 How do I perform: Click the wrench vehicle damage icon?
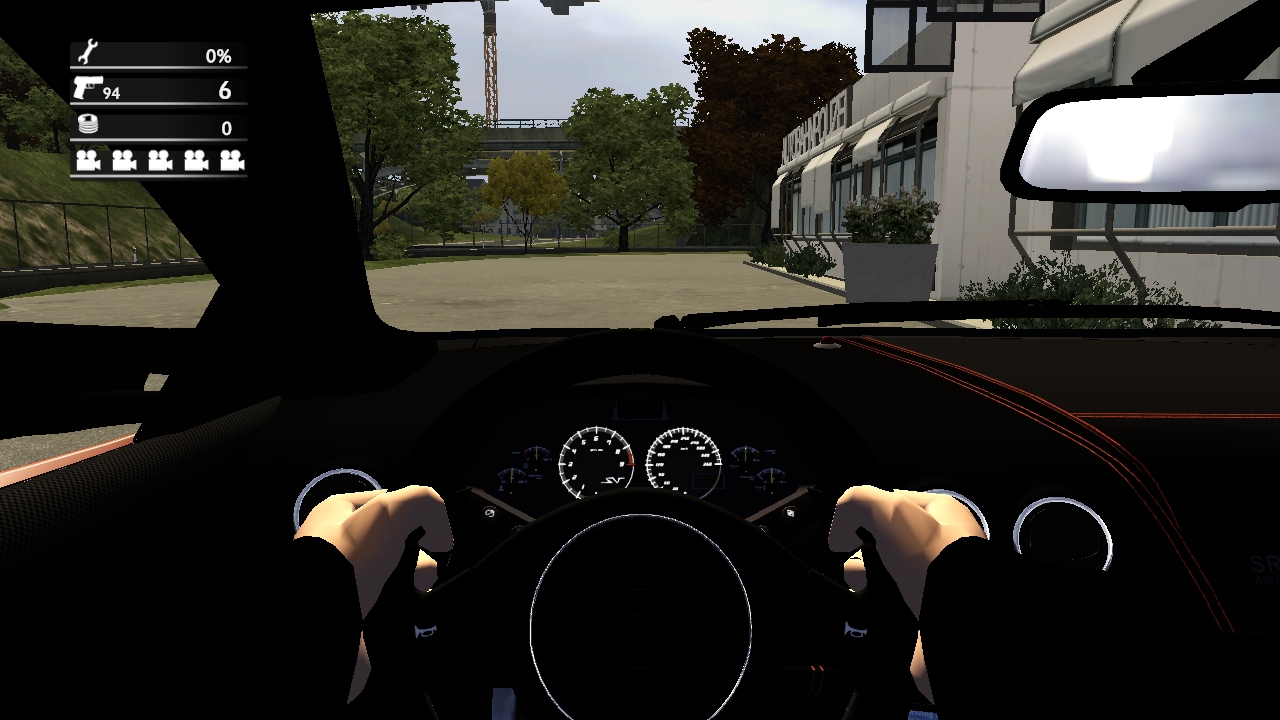(87, 53)
